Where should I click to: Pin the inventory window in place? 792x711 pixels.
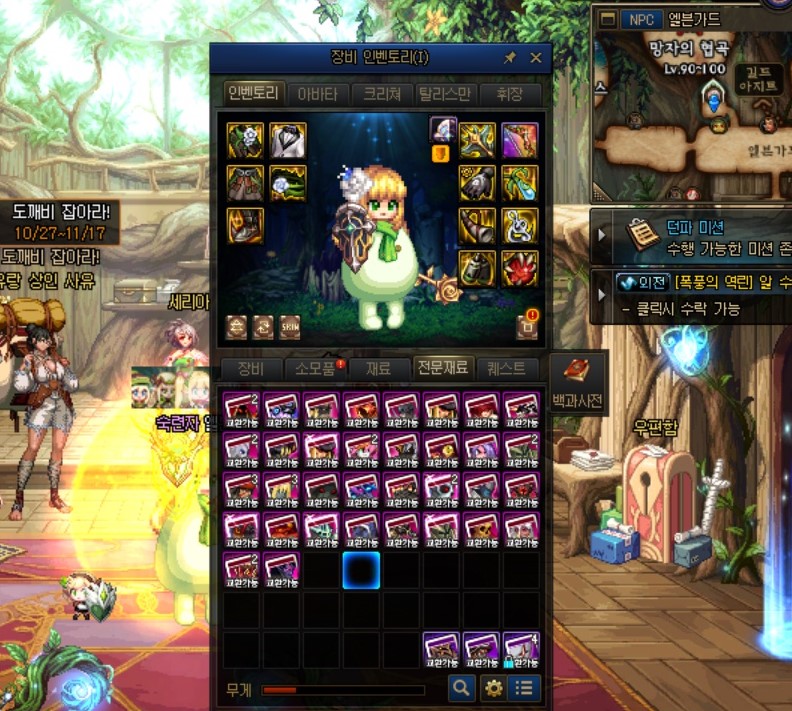coord(509,58)
